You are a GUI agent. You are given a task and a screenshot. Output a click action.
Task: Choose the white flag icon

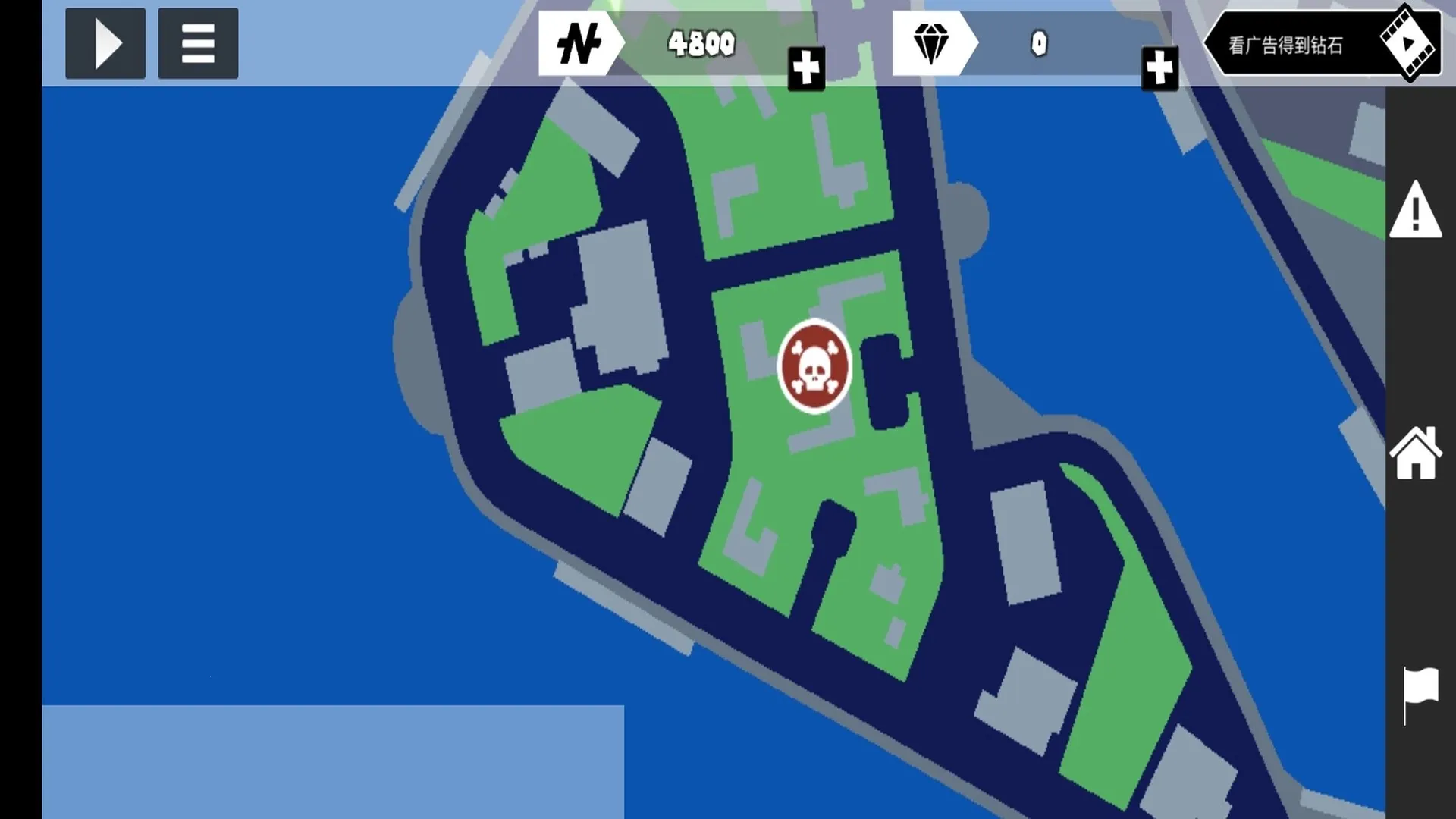(1418, 693)
